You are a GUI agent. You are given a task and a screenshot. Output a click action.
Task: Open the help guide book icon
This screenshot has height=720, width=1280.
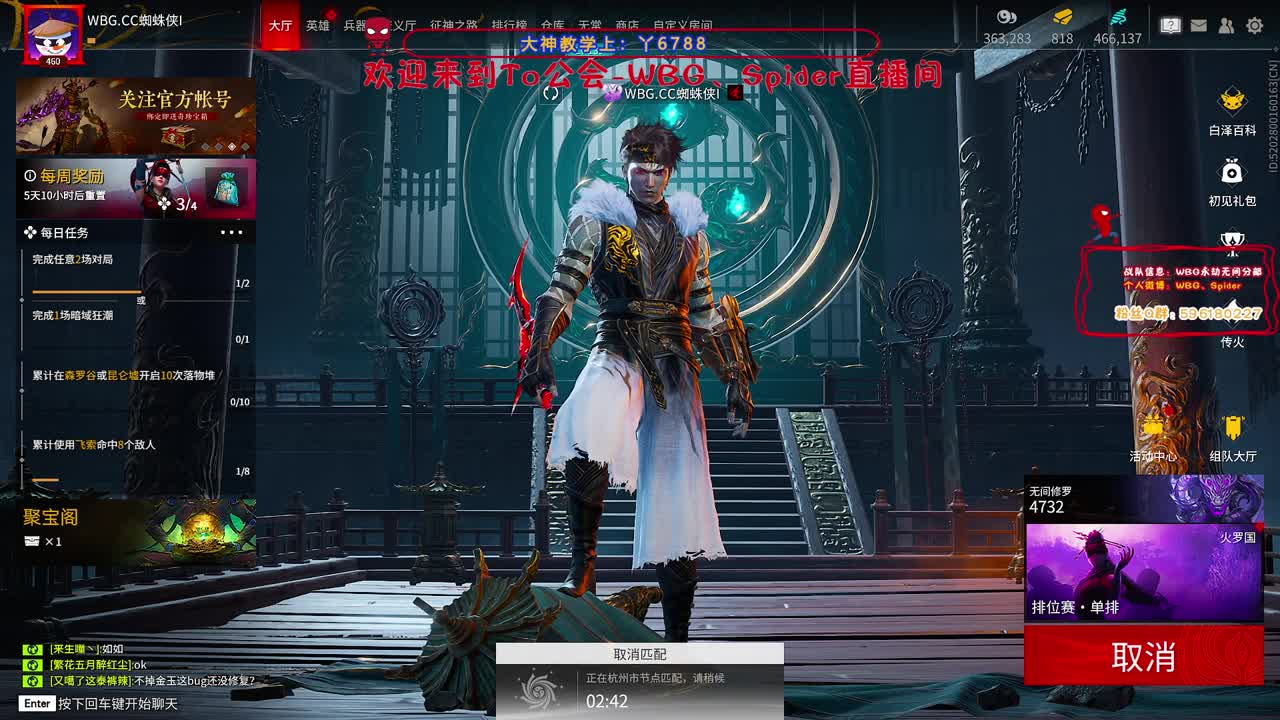(x=1169, y=26)
